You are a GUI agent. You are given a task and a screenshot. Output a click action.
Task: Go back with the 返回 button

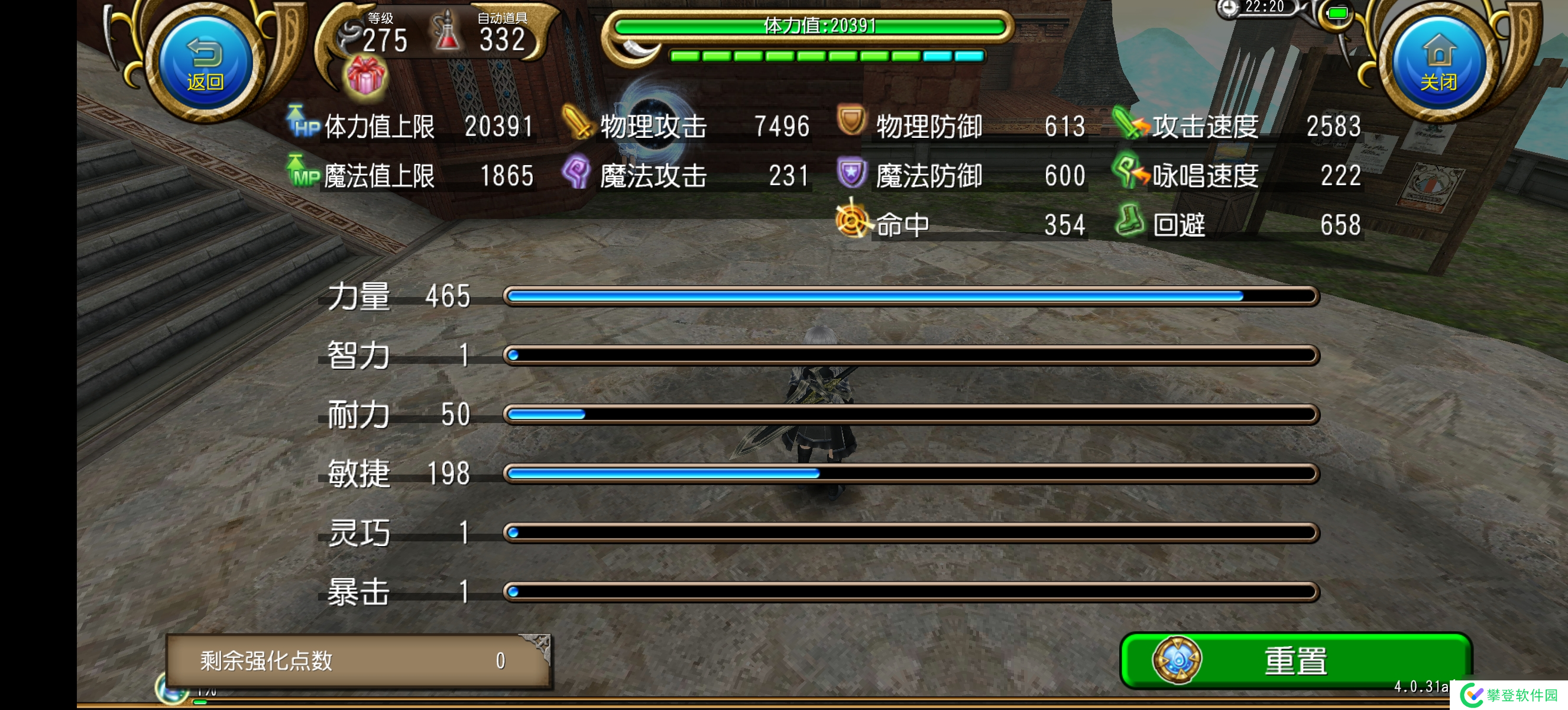(206, 63)
